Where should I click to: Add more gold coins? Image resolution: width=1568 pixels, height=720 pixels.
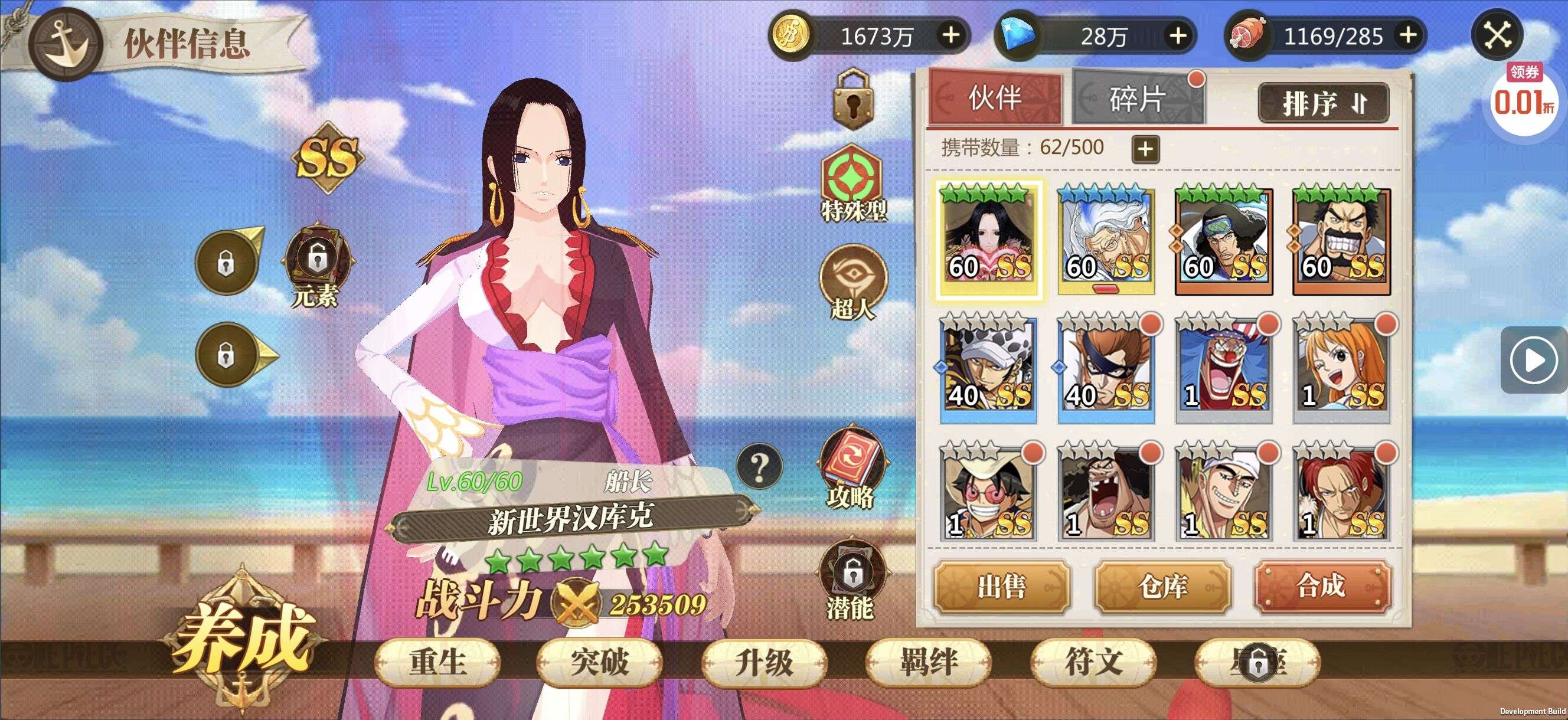(951, 35)
